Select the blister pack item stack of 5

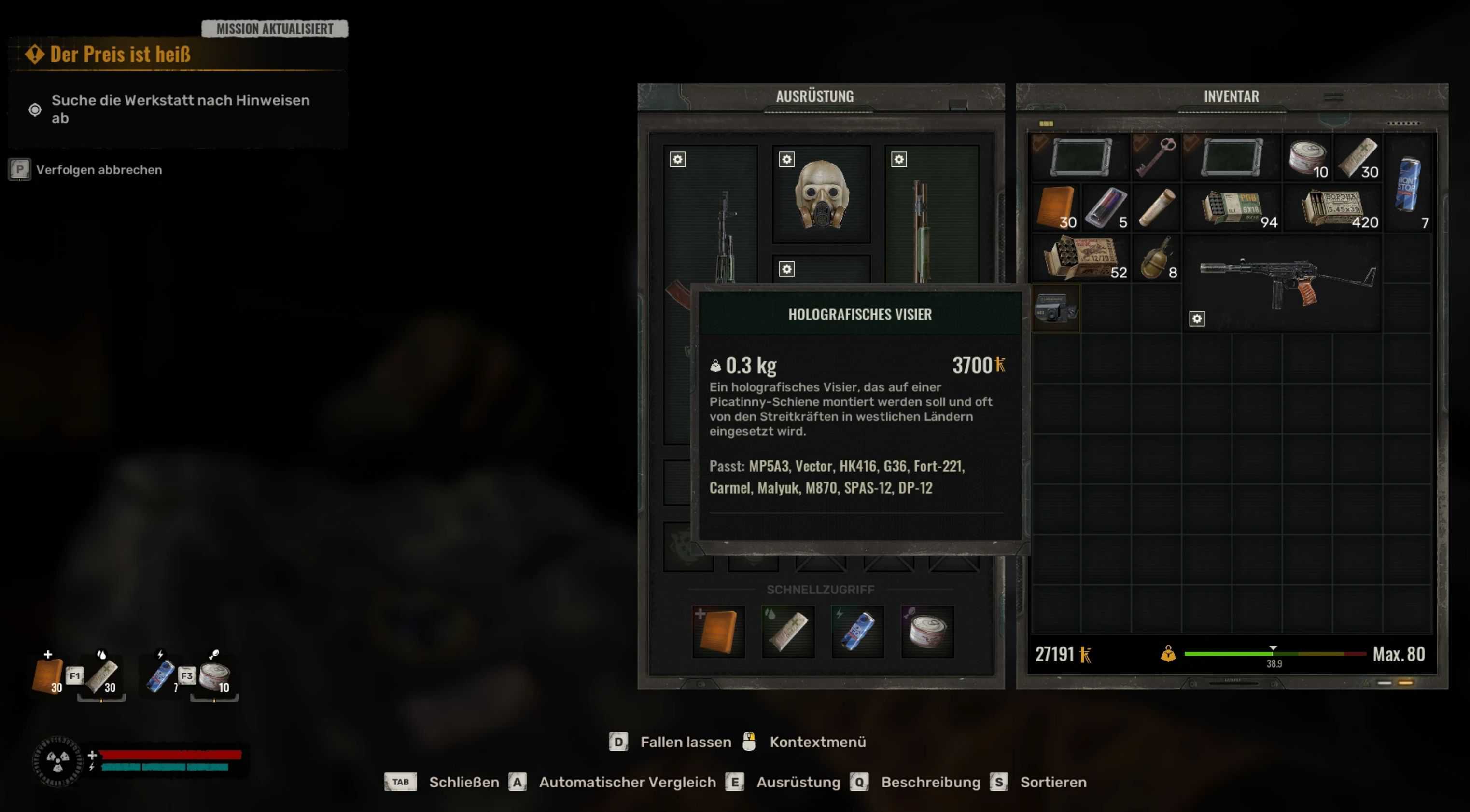[x=1106, y=207]
